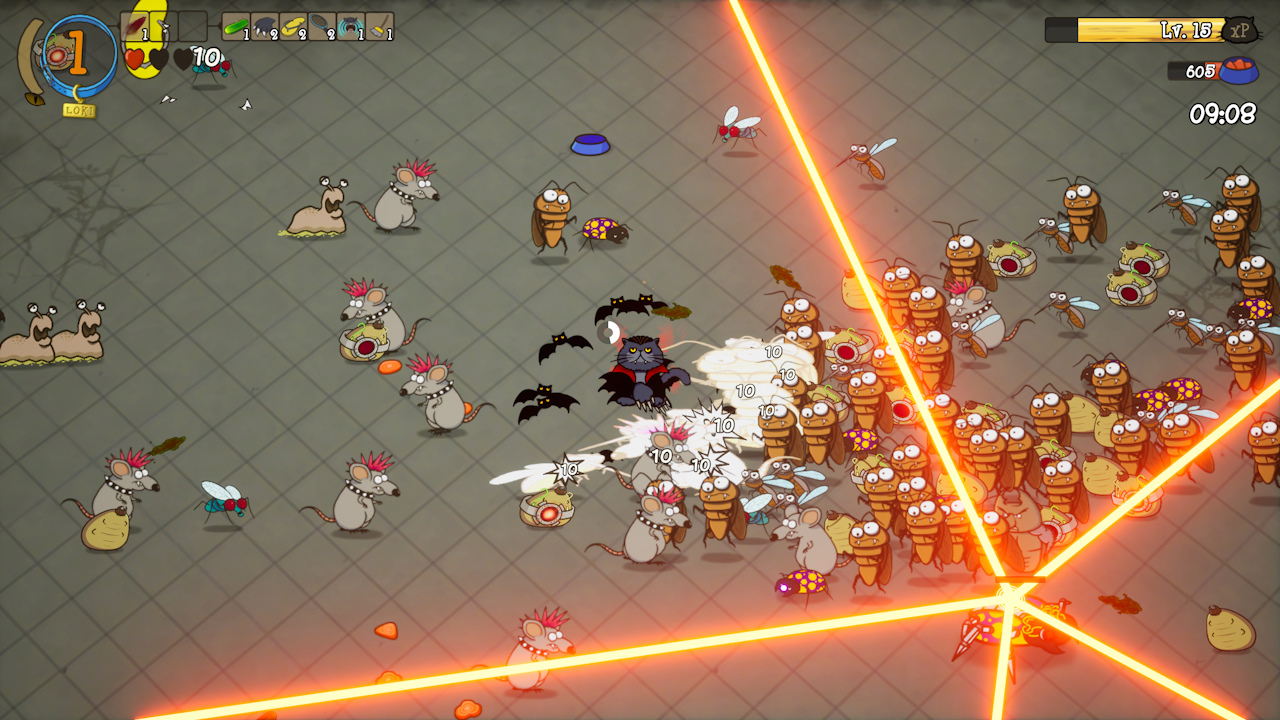
Task: Click the LOKI name tag
Action: click(x=78, y=107)
